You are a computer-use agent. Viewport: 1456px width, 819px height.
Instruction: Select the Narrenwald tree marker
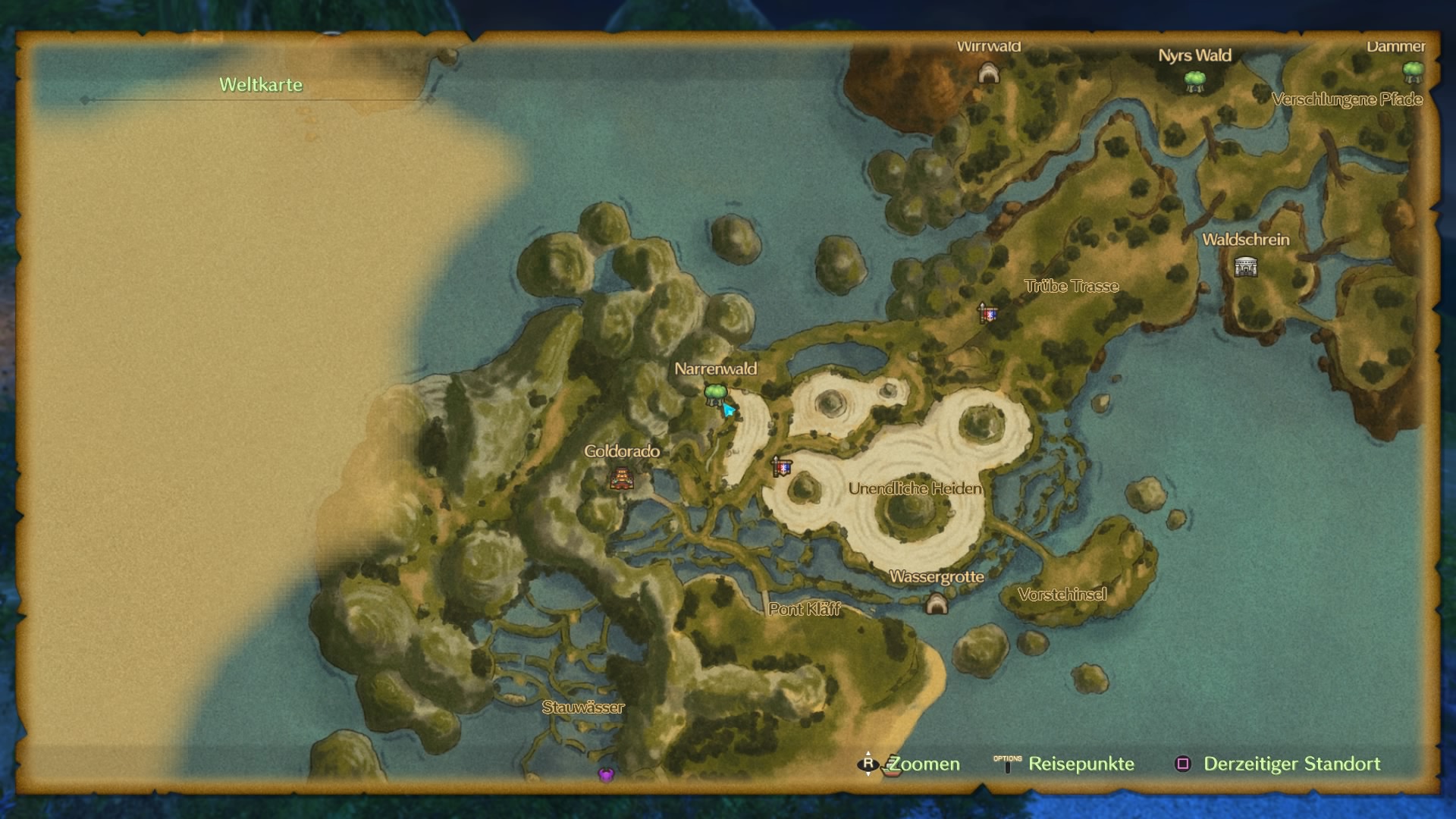tap(715, 394)
